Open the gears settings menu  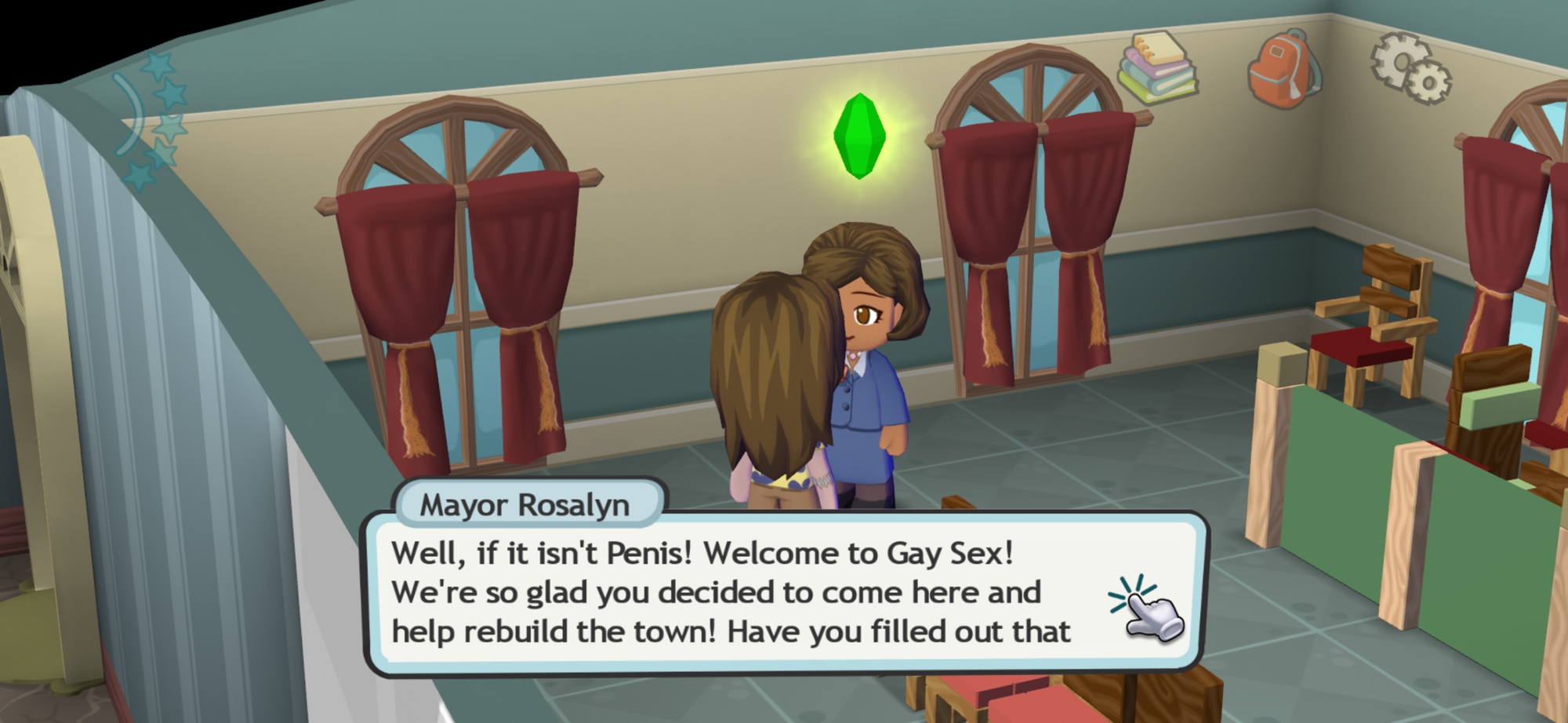(1410, 69)
